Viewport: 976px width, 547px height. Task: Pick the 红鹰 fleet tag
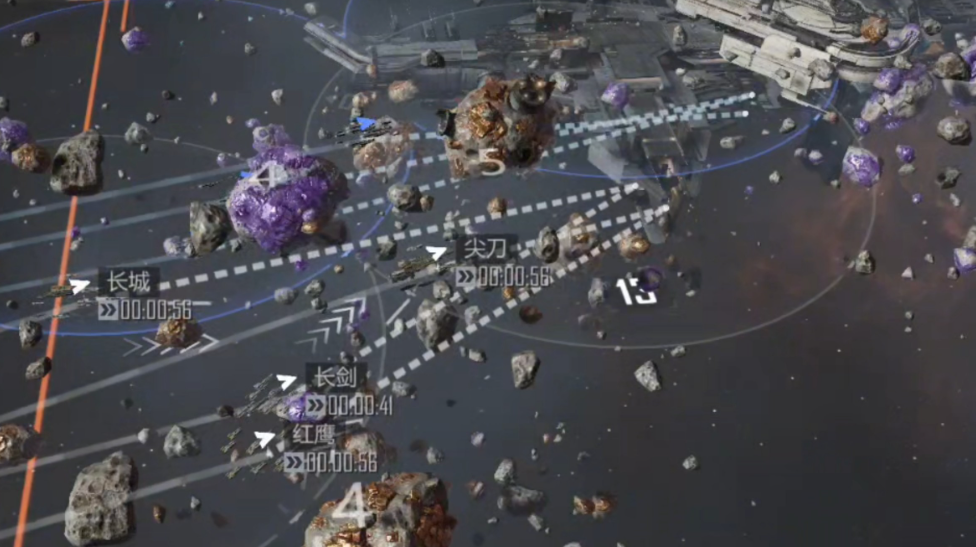click(314, 435)
